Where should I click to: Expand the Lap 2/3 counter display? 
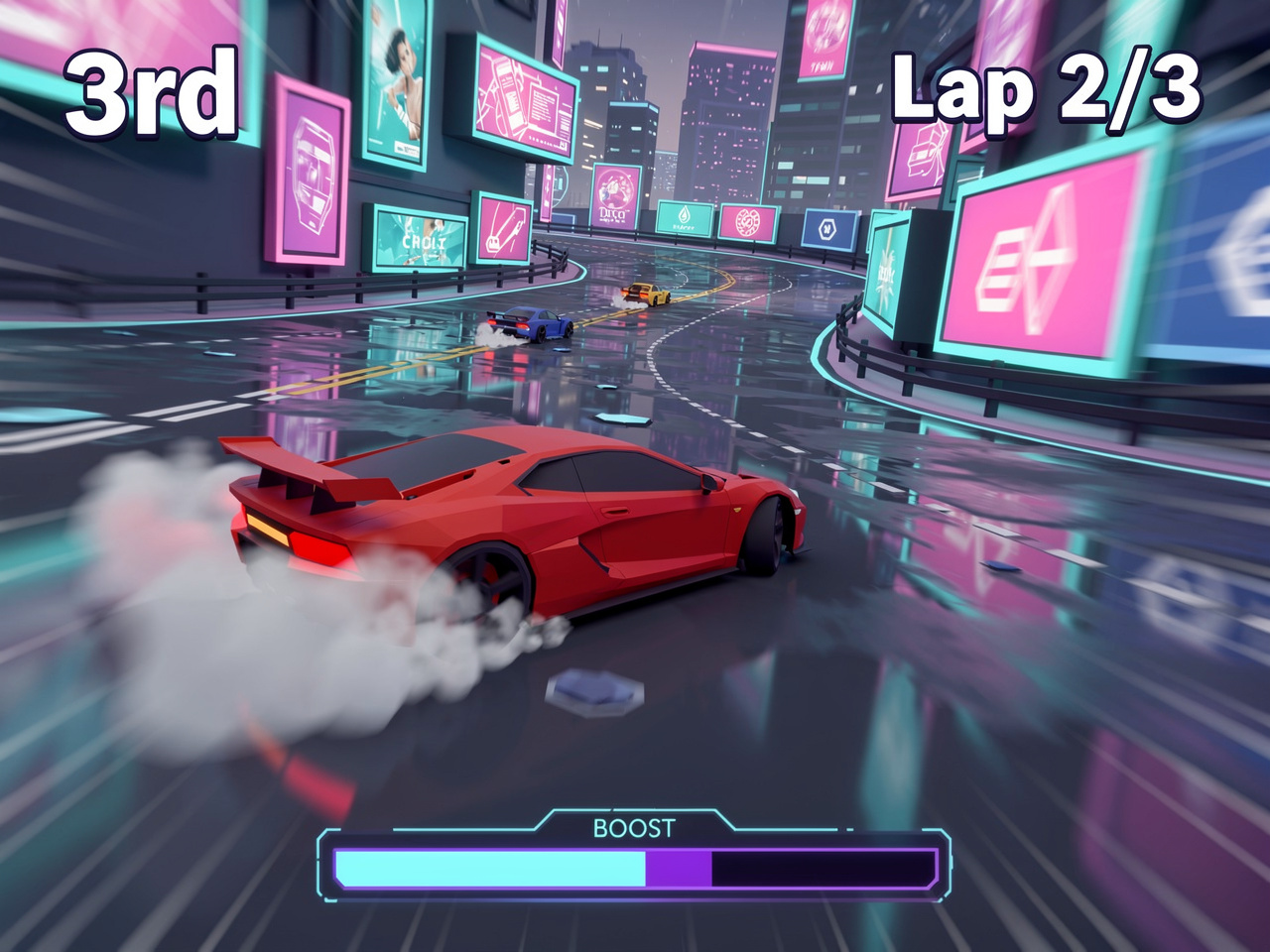pos(1047,89)
